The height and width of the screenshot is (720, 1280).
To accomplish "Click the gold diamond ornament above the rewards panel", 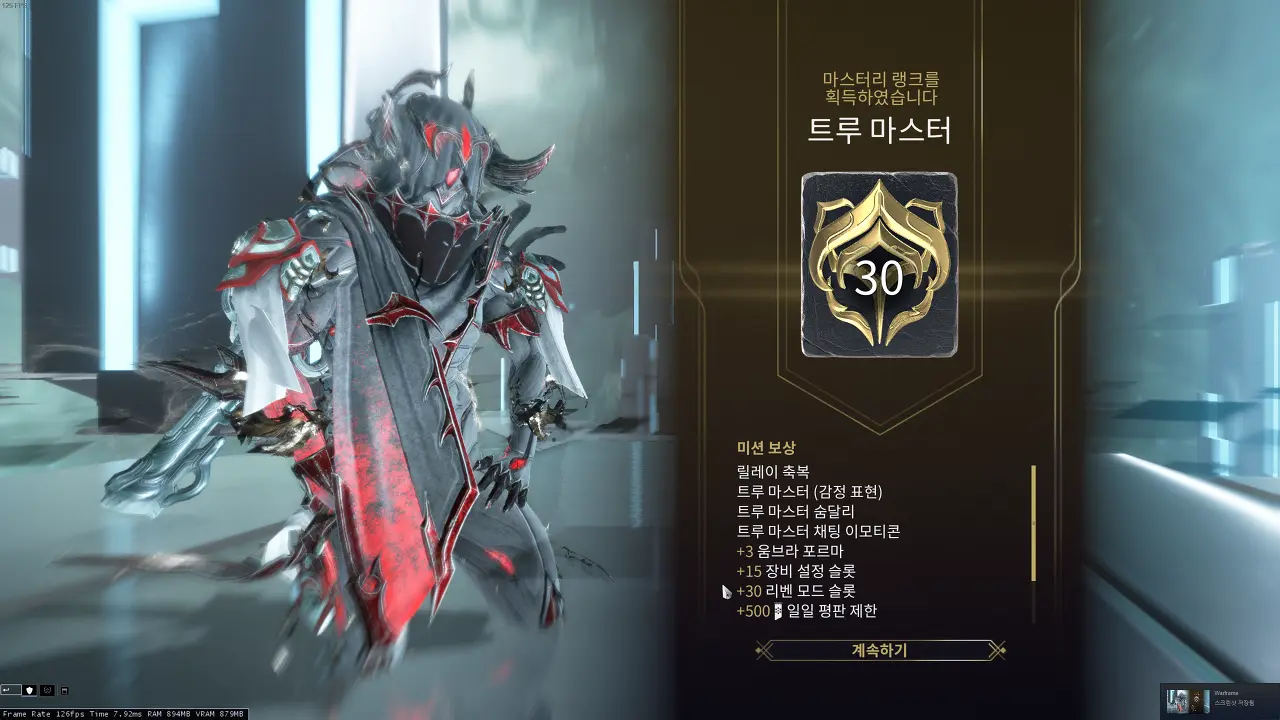I will pos(880,430).
